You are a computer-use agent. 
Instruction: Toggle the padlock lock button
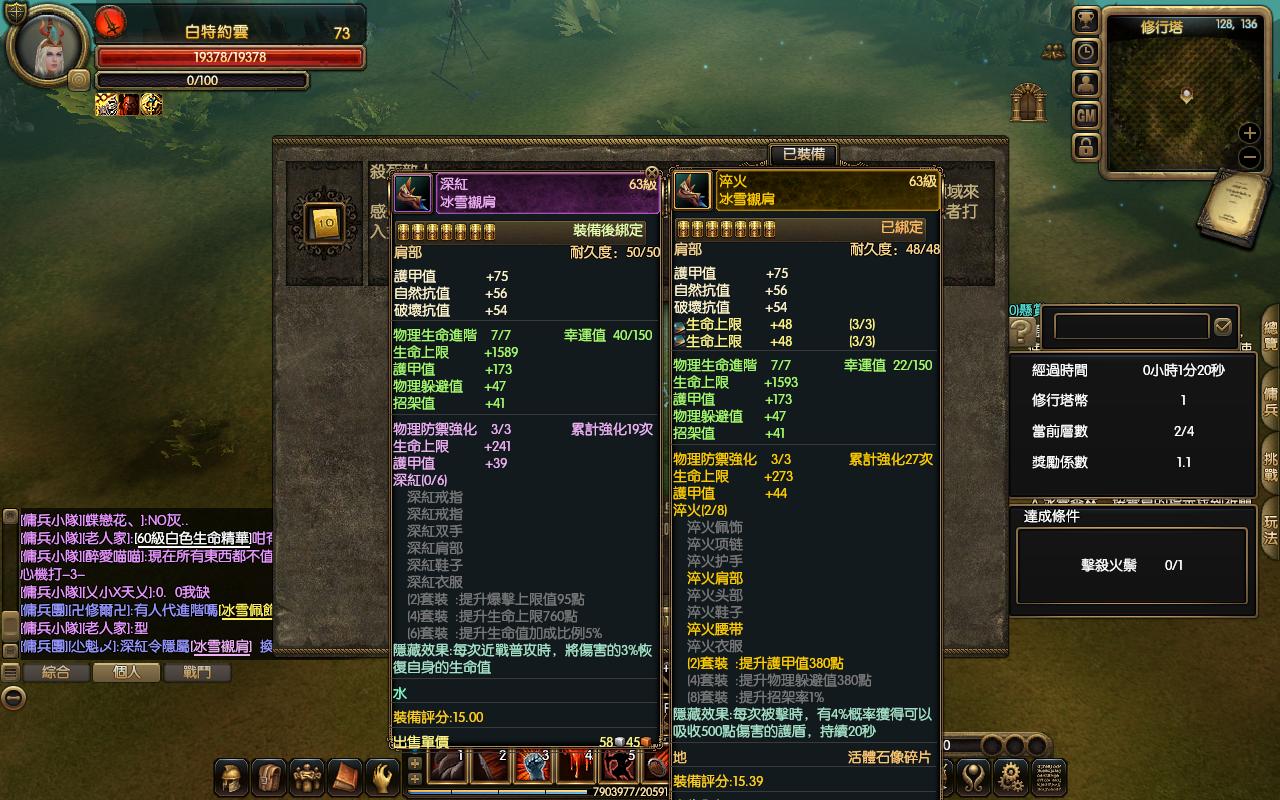coord(1086,148)
